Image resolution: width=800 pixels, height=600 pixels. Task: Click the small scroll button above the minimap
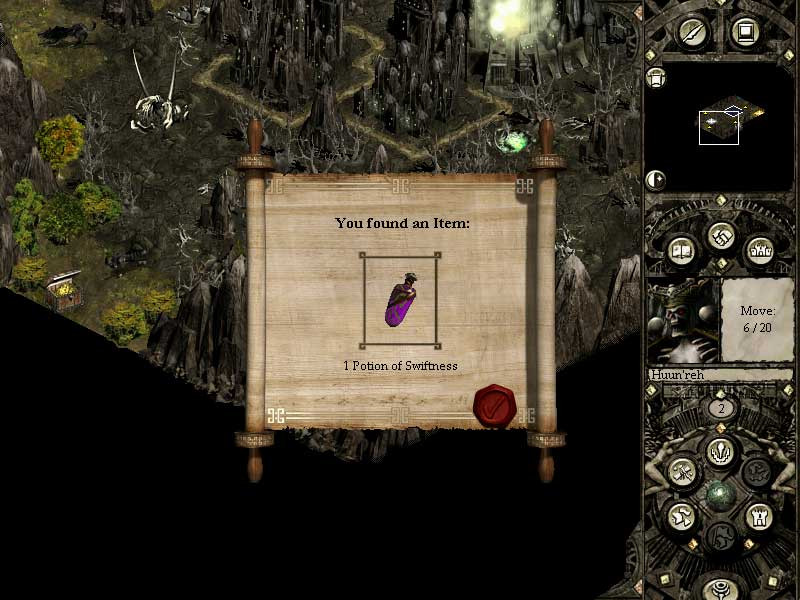click(656, 77)
